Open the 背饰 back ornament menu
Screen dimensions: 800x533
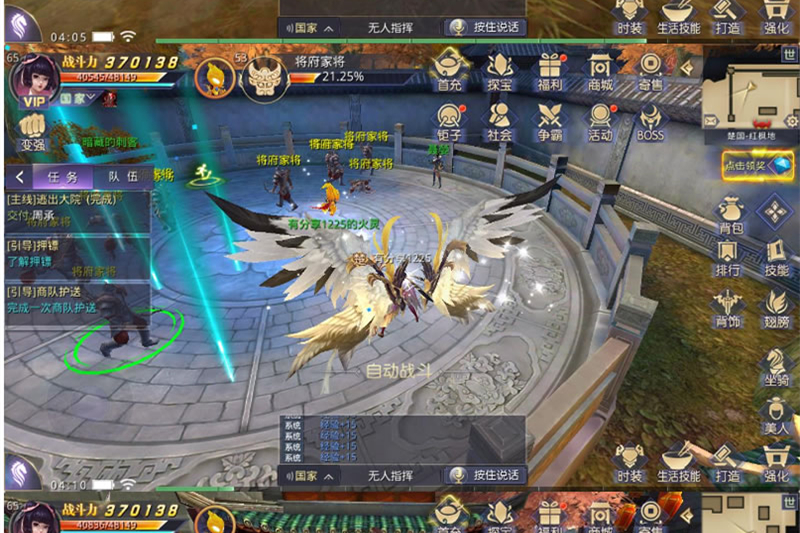[728, 306]
